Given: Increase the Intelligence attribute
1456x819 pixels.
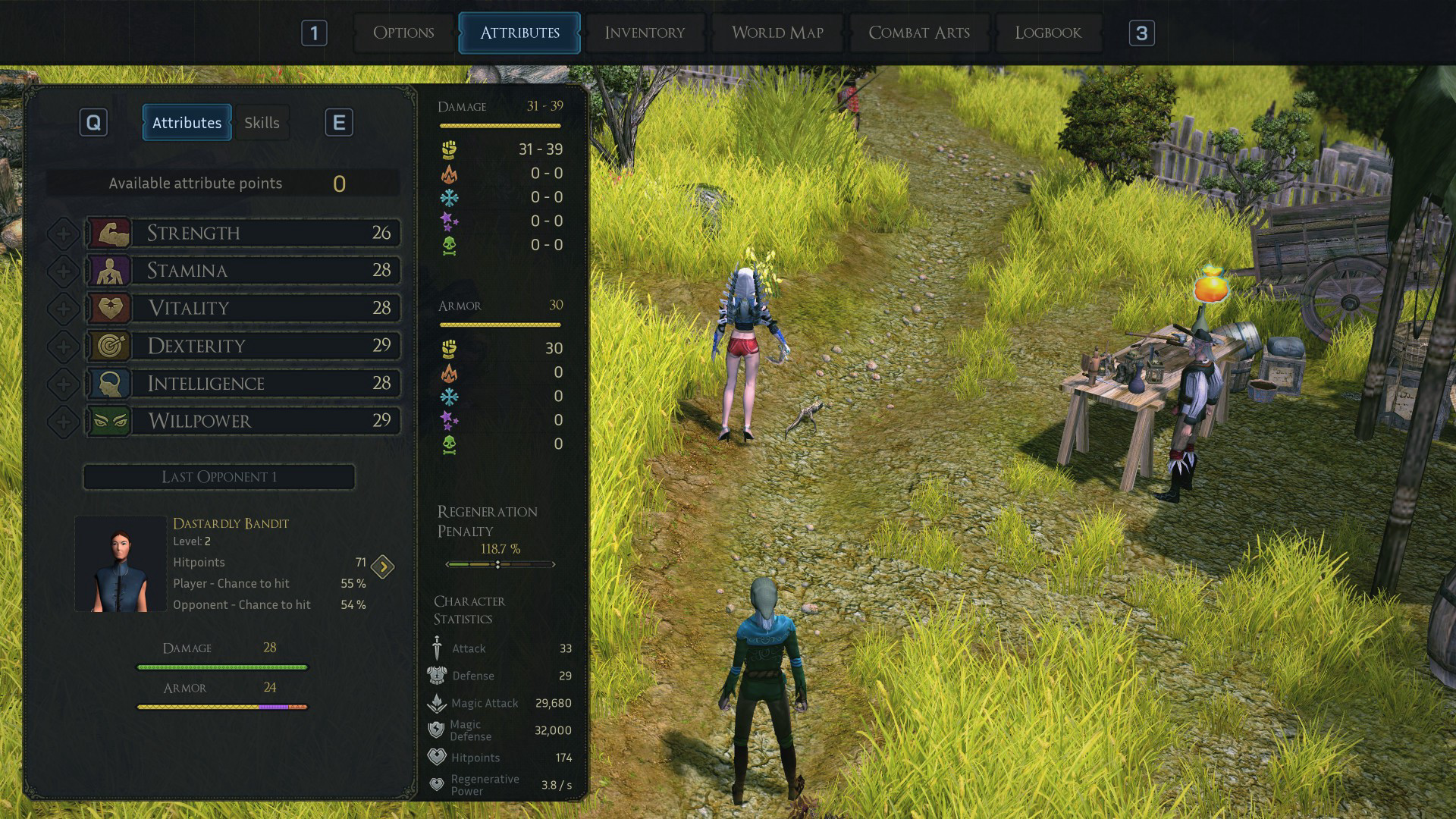Looking at the screenshot, I should point(64,384).
